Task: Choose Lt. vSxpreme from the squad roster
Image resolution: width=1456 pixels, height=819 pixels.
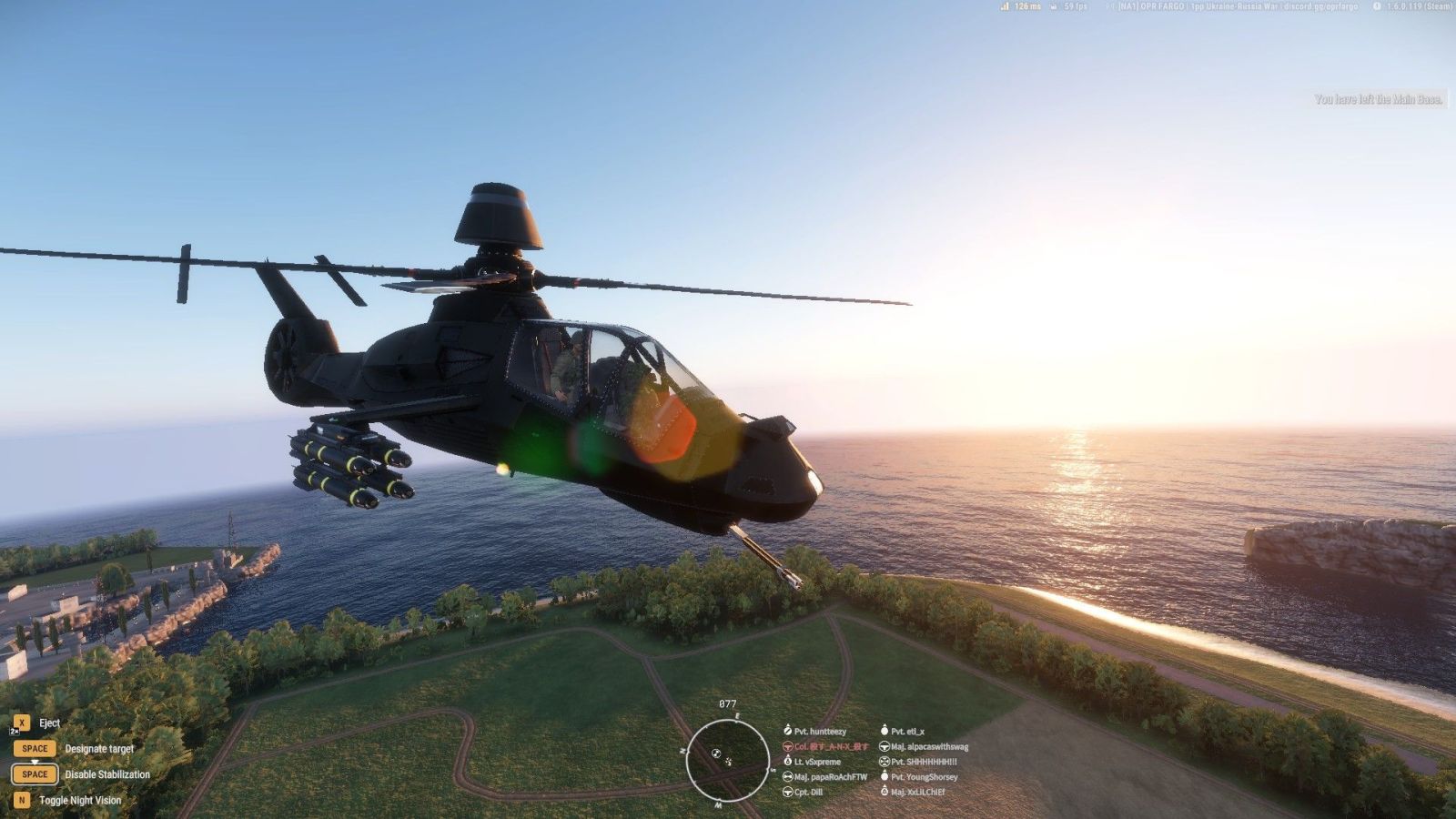Action: (816, 762)
